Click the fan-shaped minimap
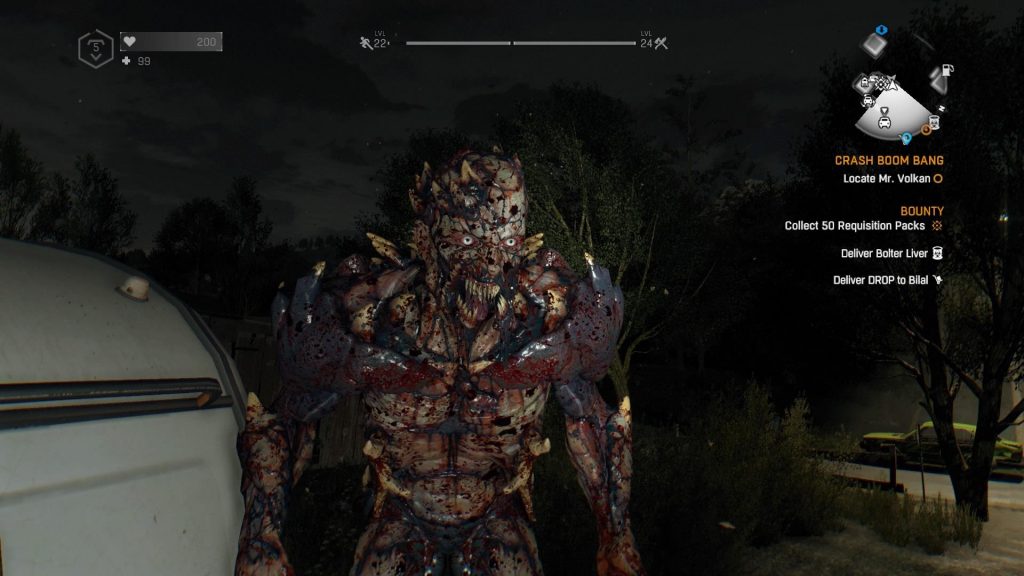This screenshot has height=576, width=1024. pos(894,104)
